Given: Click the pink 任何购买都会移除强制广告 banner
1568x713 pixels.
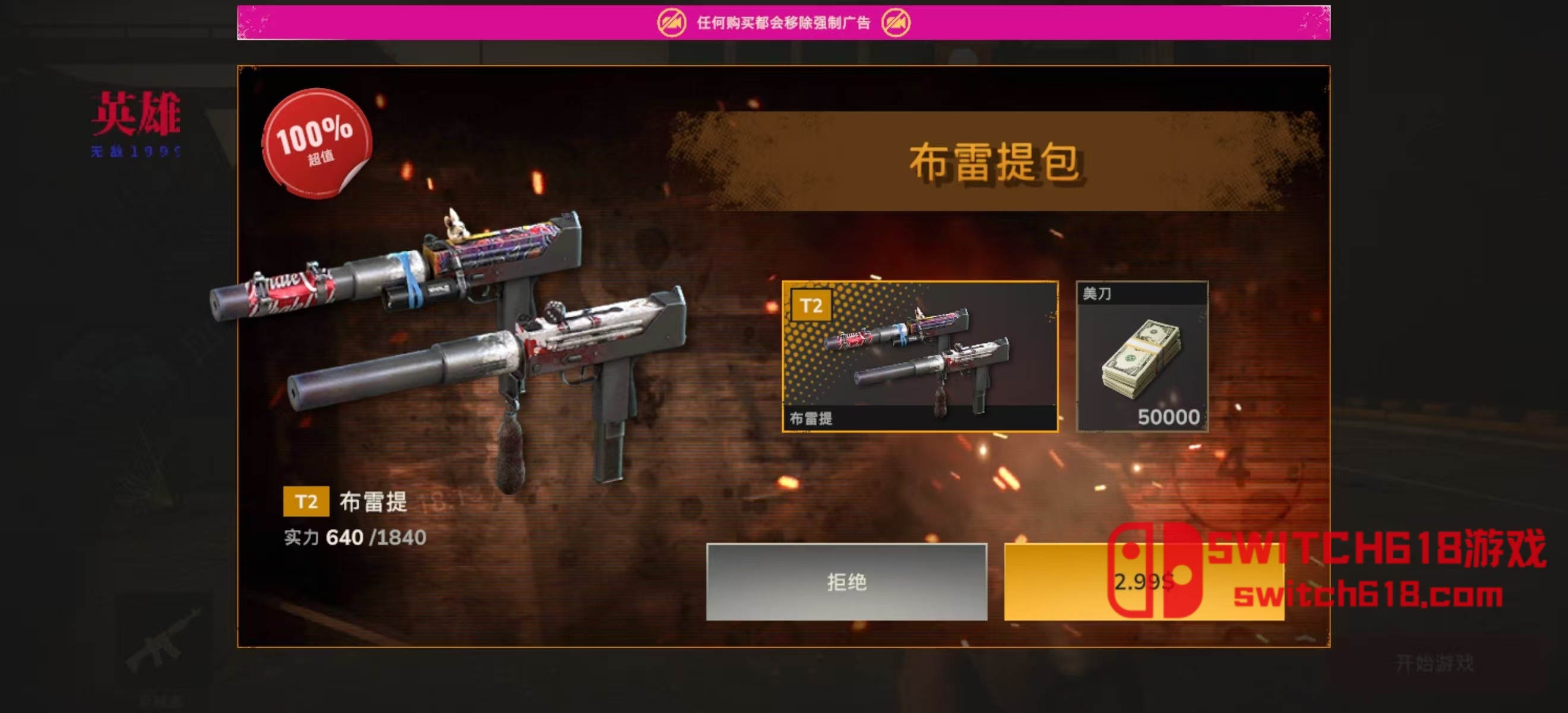Looking at the screenshot, I should tap(781, 20).
